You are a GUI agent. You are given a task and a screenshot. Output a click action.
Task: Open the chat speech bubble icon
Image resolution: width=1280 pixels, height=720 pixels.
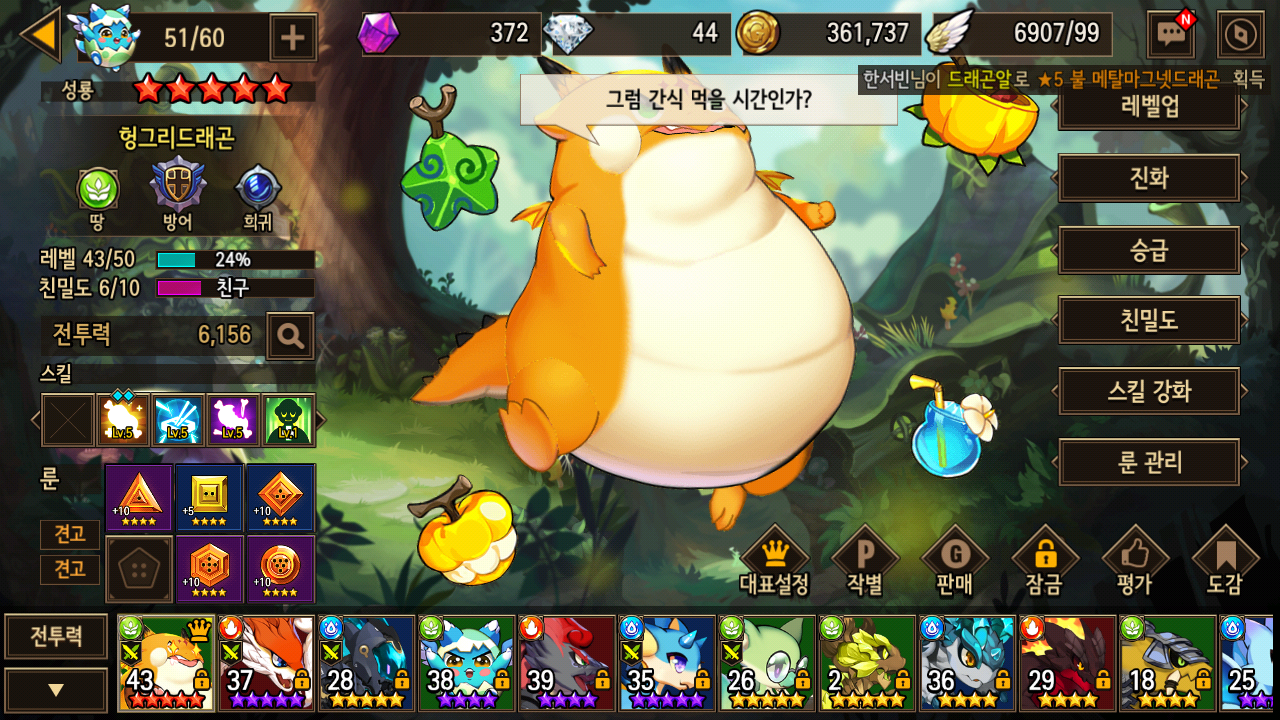[1170, 36]
